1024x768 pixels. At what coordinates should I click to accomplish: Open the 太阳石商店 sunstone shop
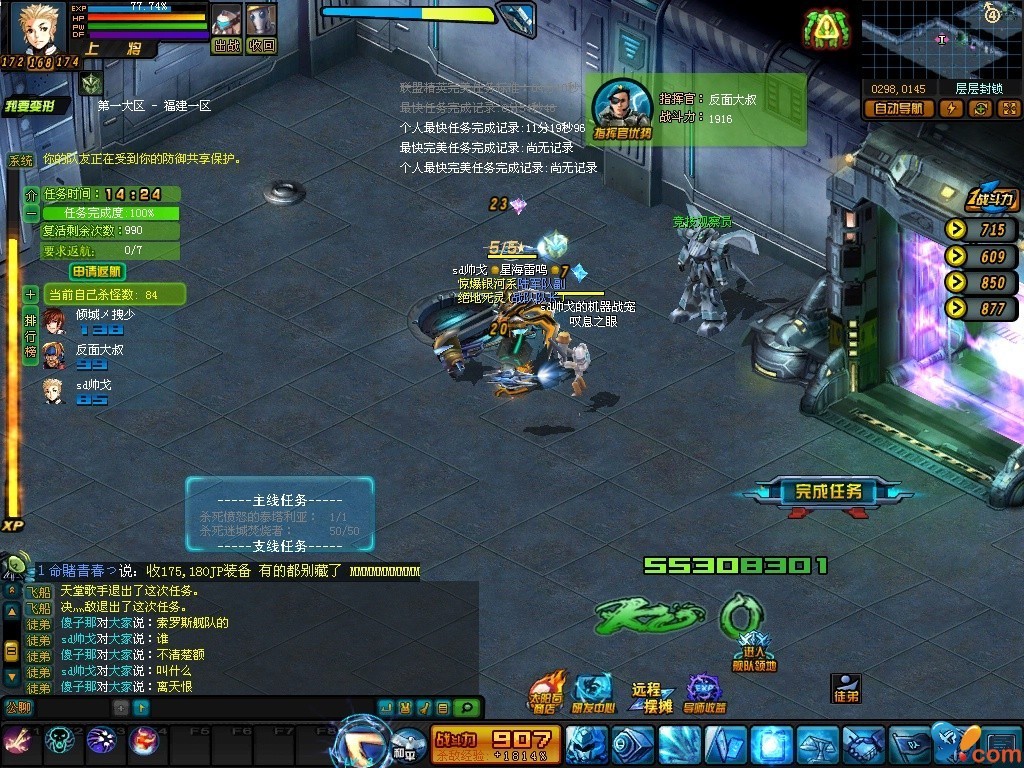click(x=549, y=693)
